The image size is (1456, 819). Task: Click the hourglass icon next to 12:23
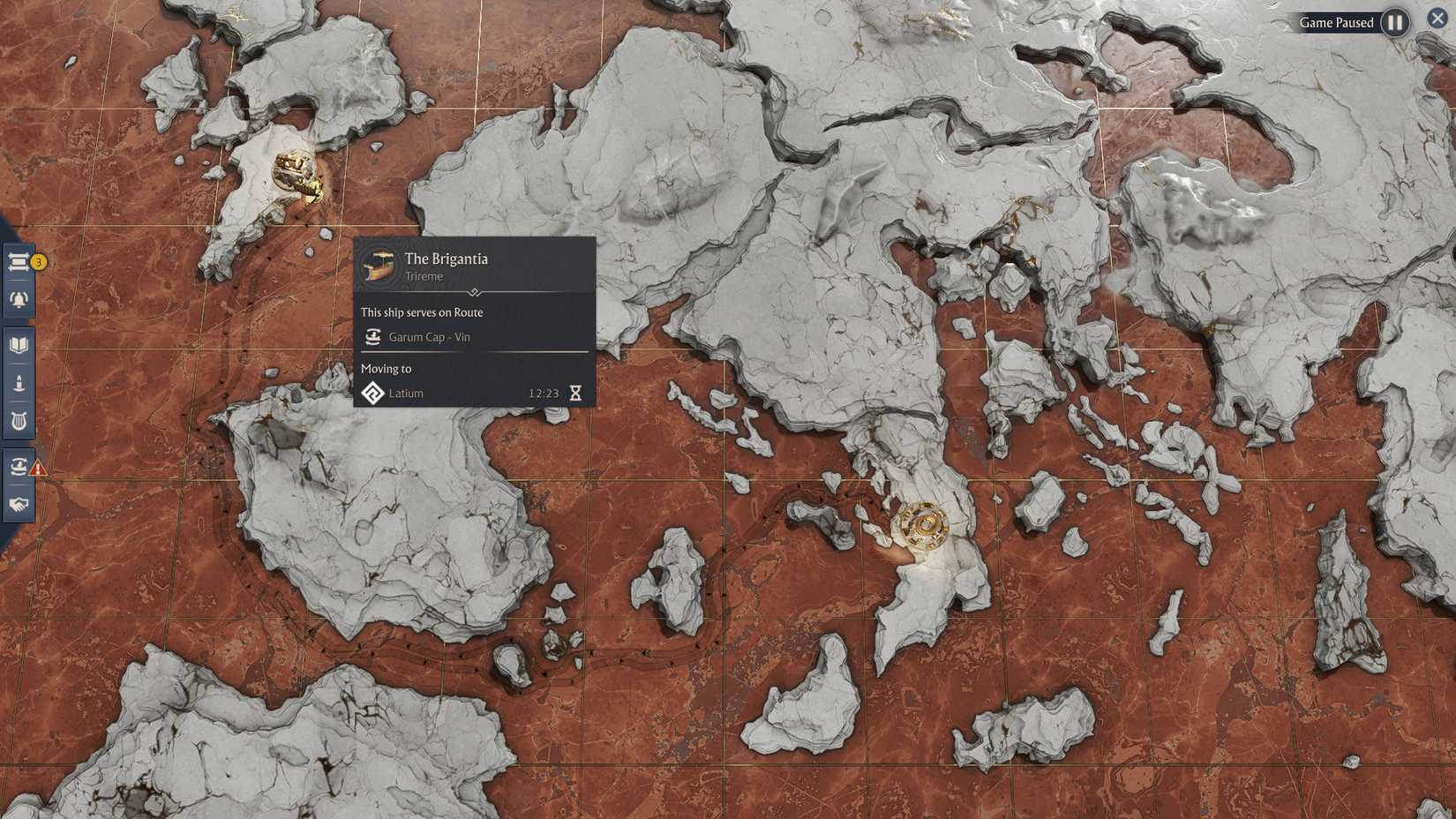578,393
